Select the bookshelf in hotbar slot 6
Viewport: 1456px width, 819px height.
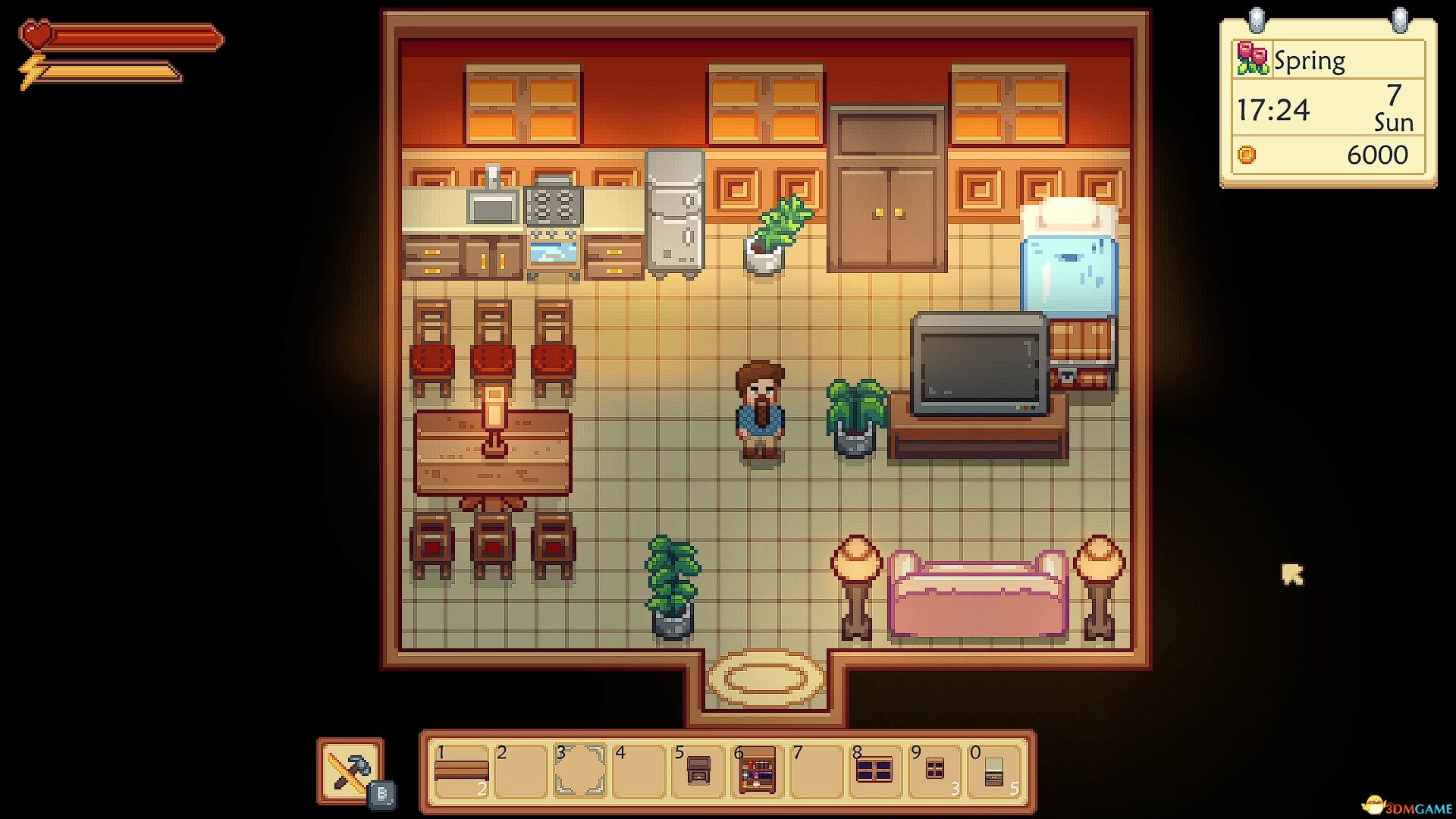[758, 768]
